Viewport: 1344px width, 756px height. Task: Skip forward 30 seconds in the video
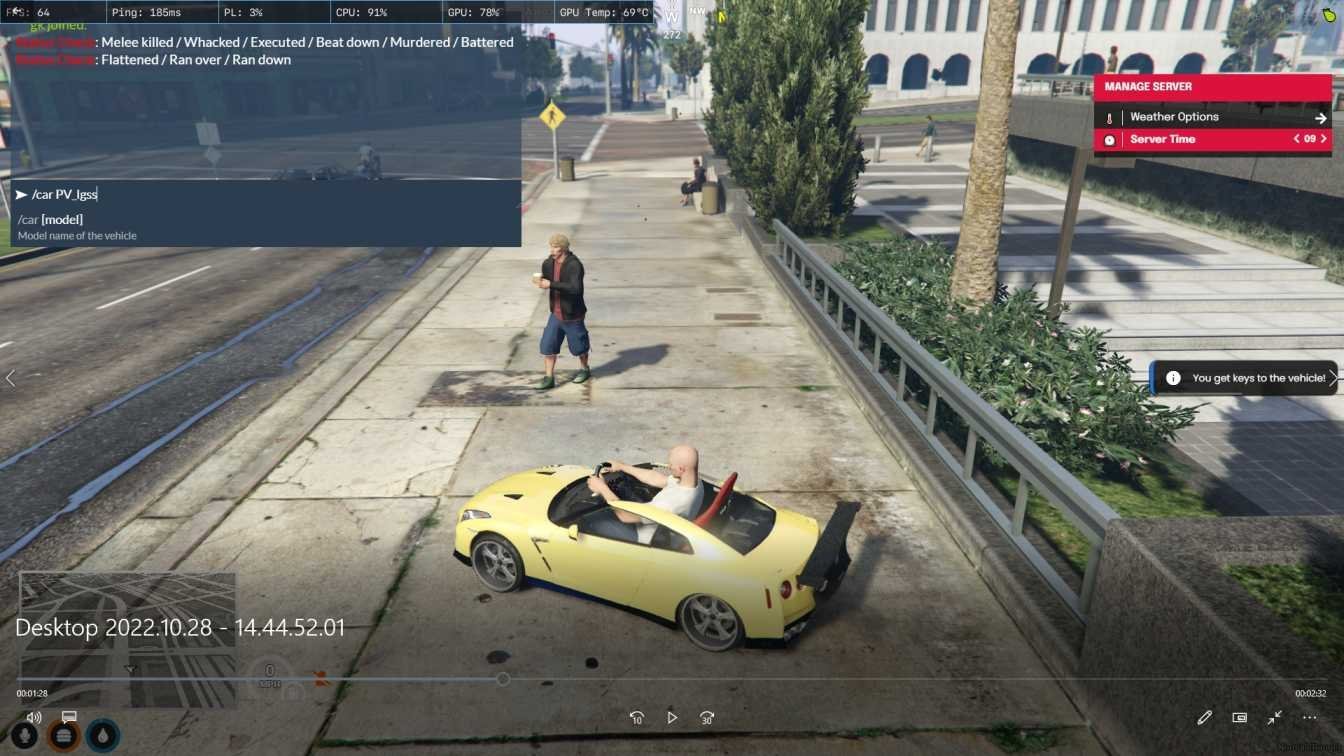click(x=707, y=718)
